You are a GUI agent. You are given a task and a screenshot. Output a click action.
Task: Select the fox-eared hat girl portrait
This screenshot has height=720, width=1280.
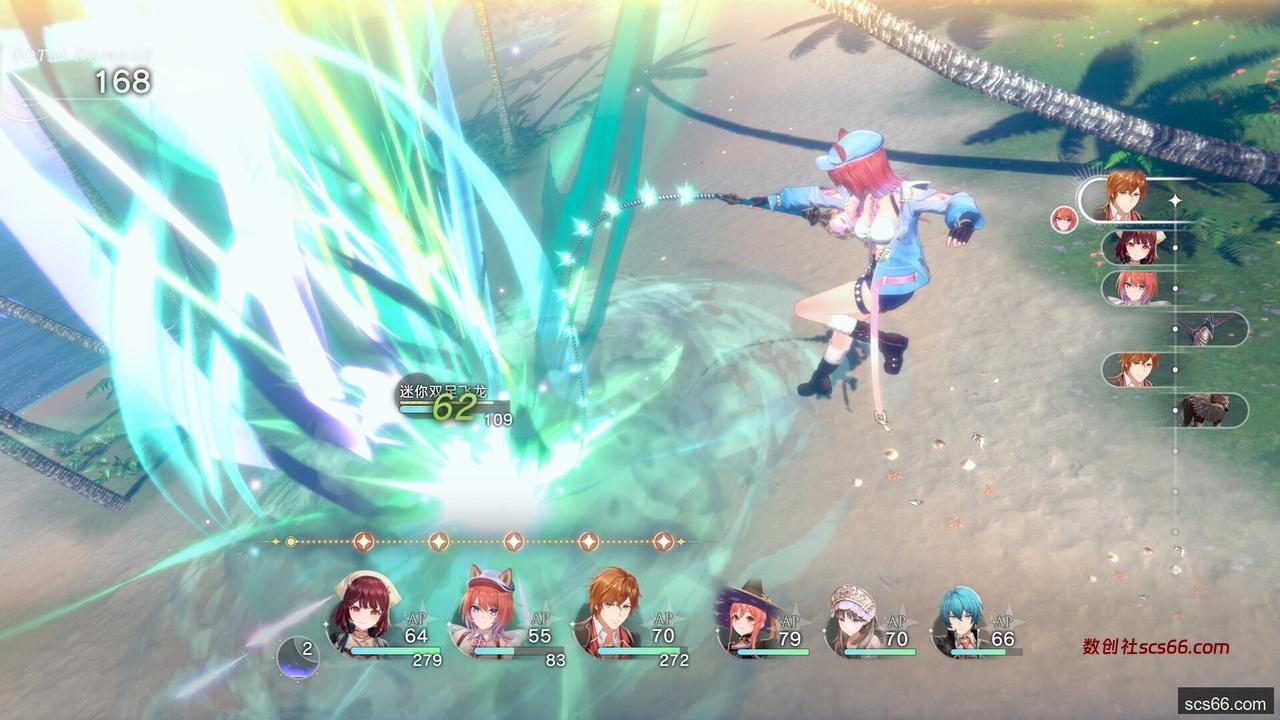point(487,613)
